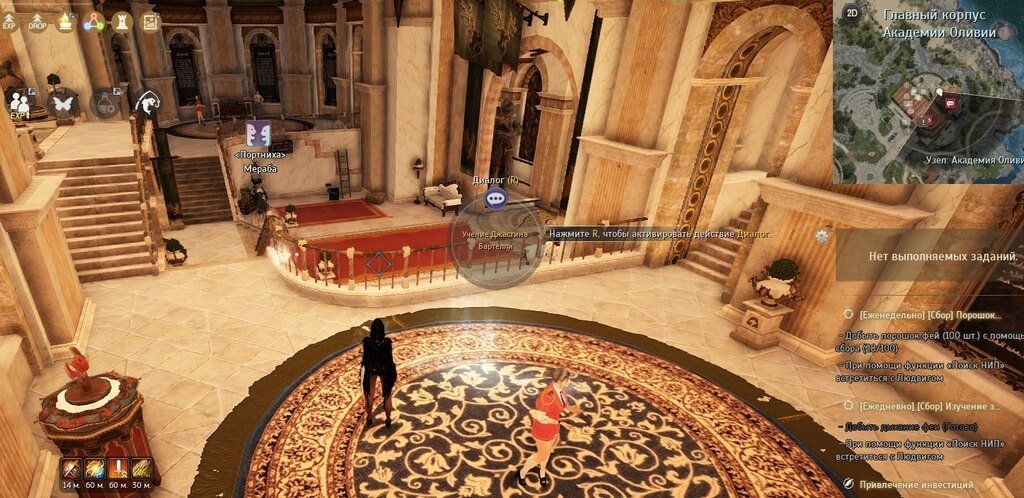Select the fishing hook icon
Image resolution: width=1024 pixels, height=498 pixels.
pyautogui.click(x=148, y=101)
